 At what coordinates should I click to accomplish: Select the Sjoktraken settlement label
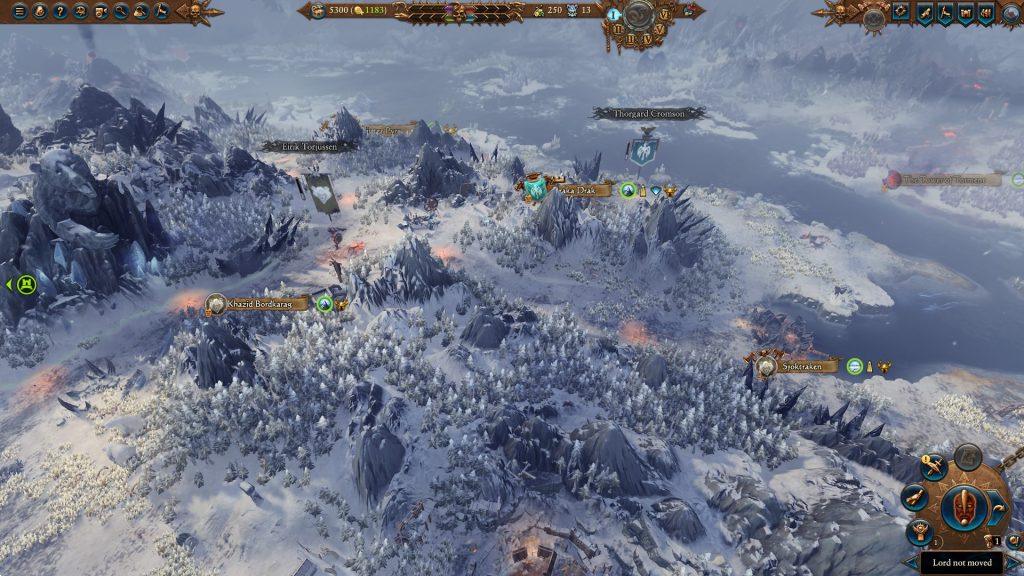(x=800, y=367)
